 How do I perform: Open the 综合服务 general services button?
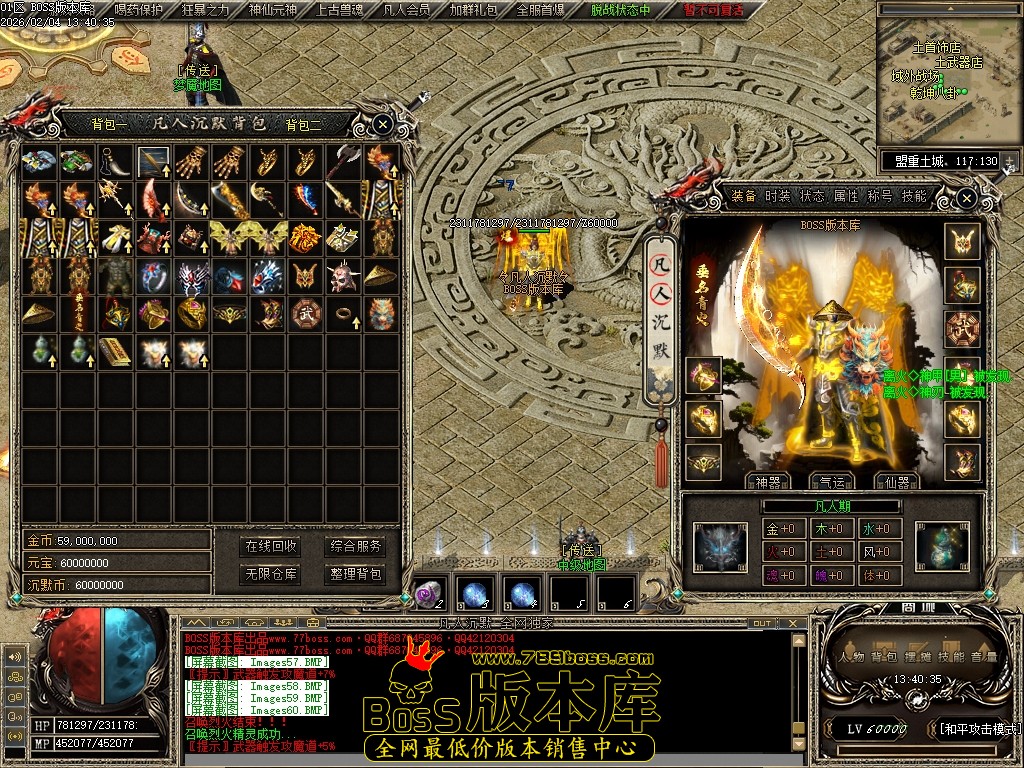click(x=356, y=546)
